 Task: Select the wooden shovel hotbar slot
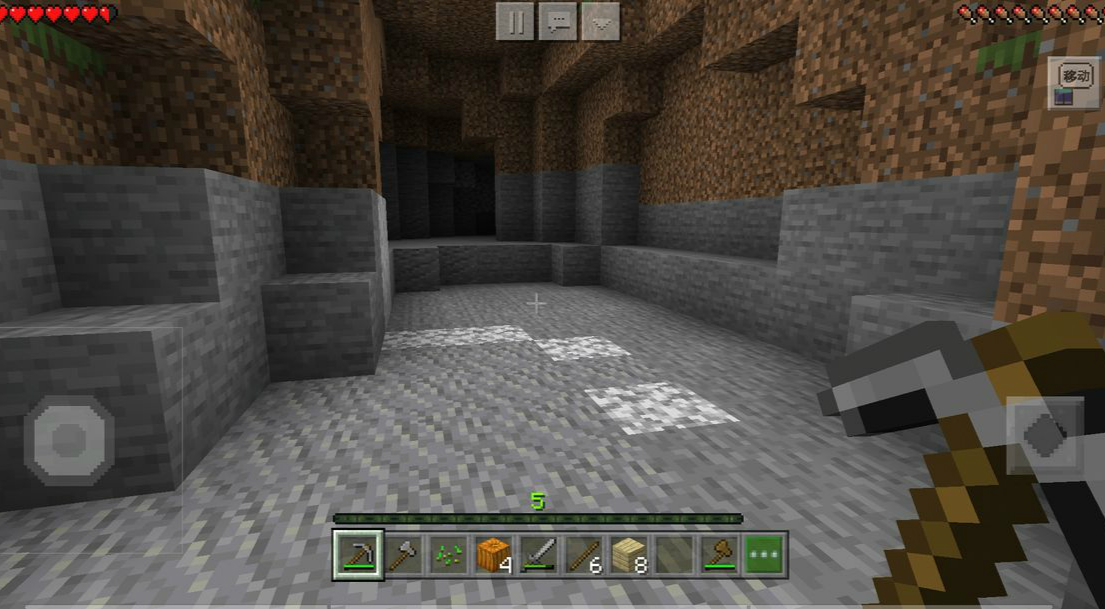[x=719, y=554]
